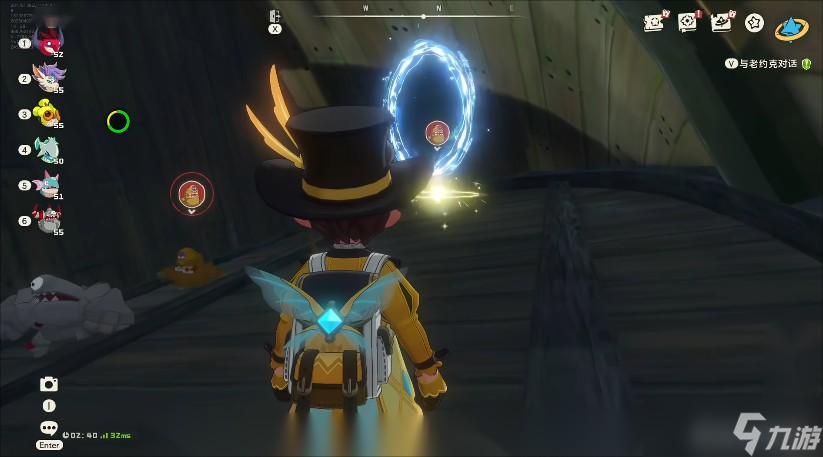
Task: Open the wizard hat book menu icon
Action: tap(721, 22)
